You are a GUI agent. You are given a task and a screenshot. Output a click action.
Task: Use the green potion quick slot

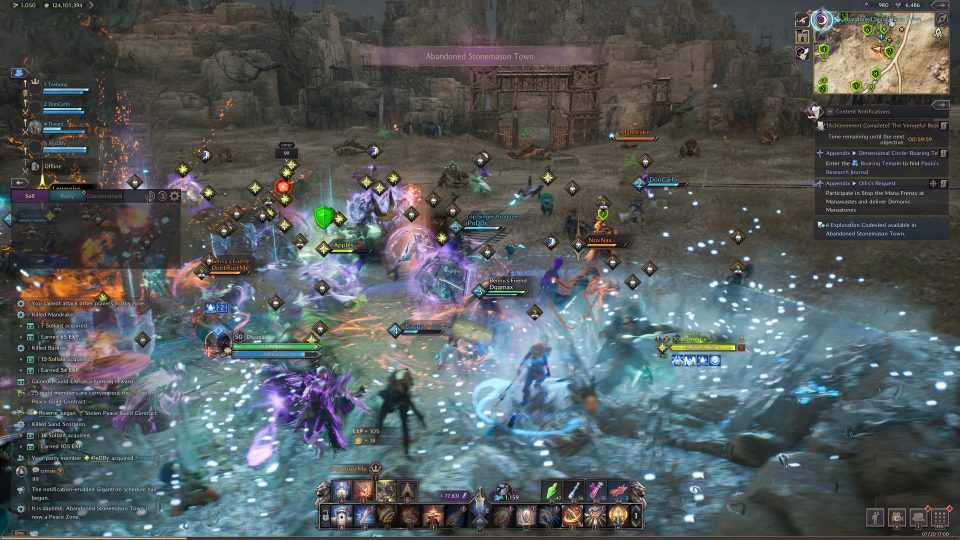[553, 490]
